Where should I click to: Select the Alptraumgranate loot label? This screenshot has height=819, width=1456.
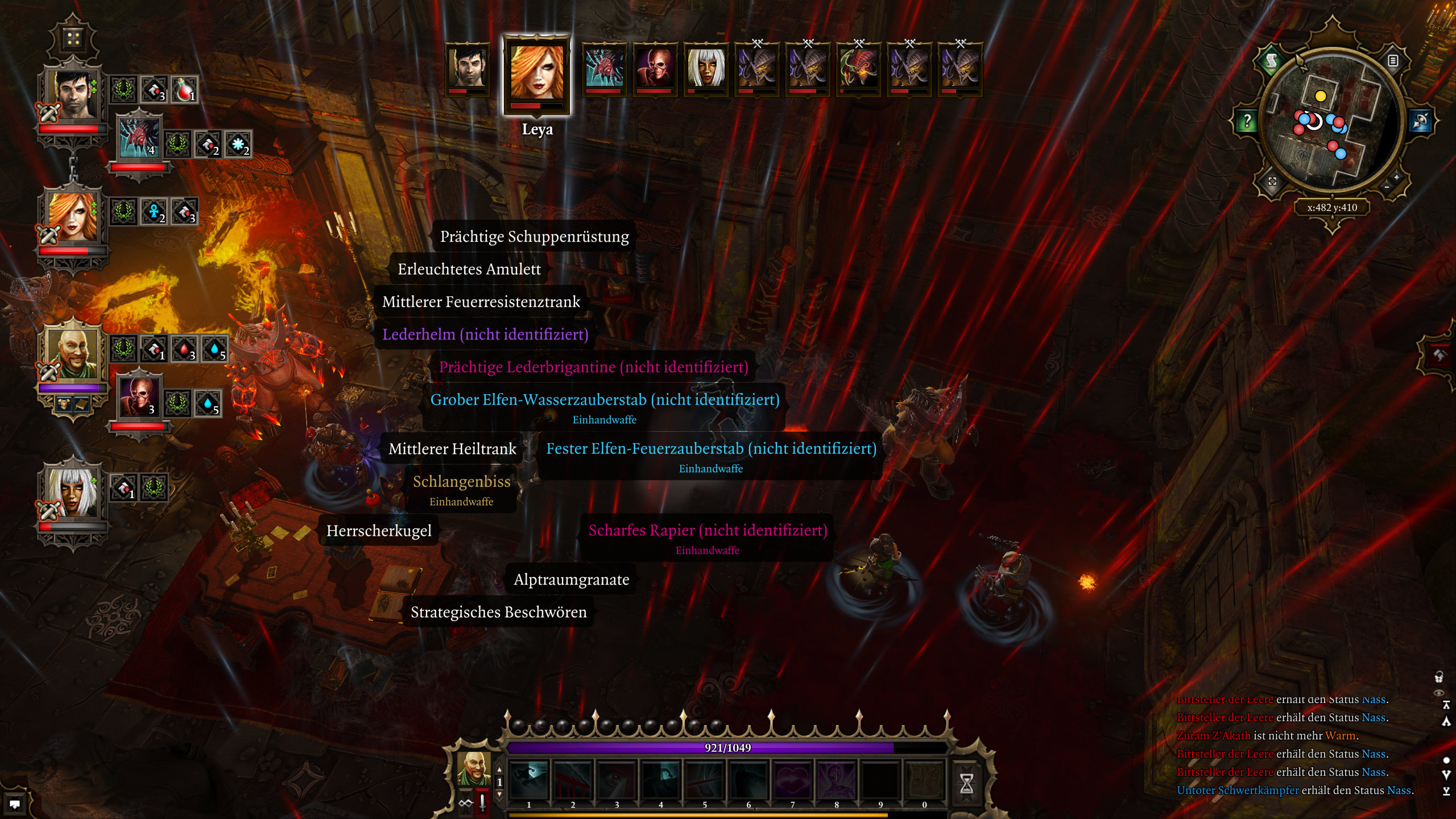click(571, 580)
